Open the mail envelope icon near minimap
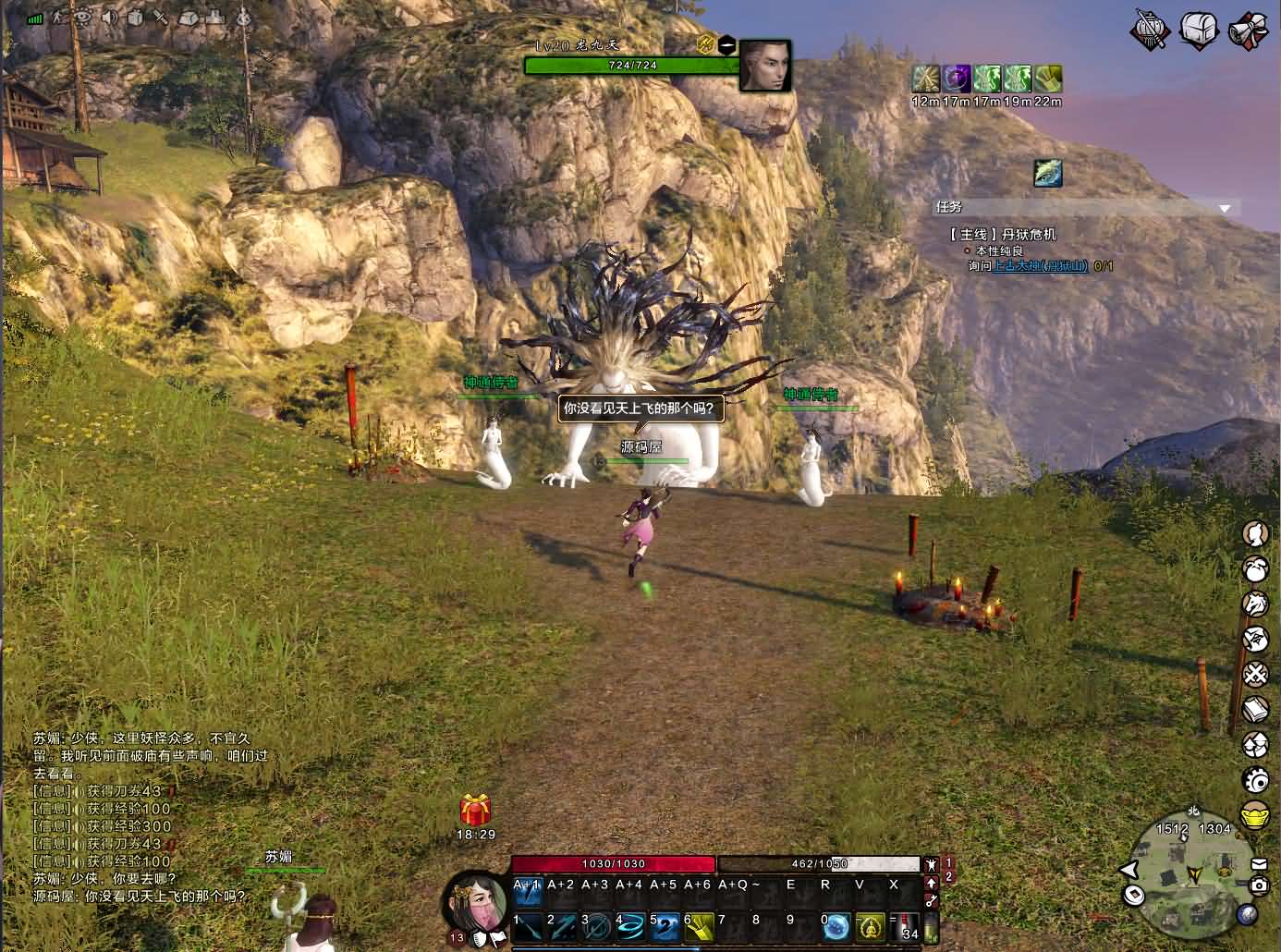This screenshot has height=952, width=1281. (1258, 864)
